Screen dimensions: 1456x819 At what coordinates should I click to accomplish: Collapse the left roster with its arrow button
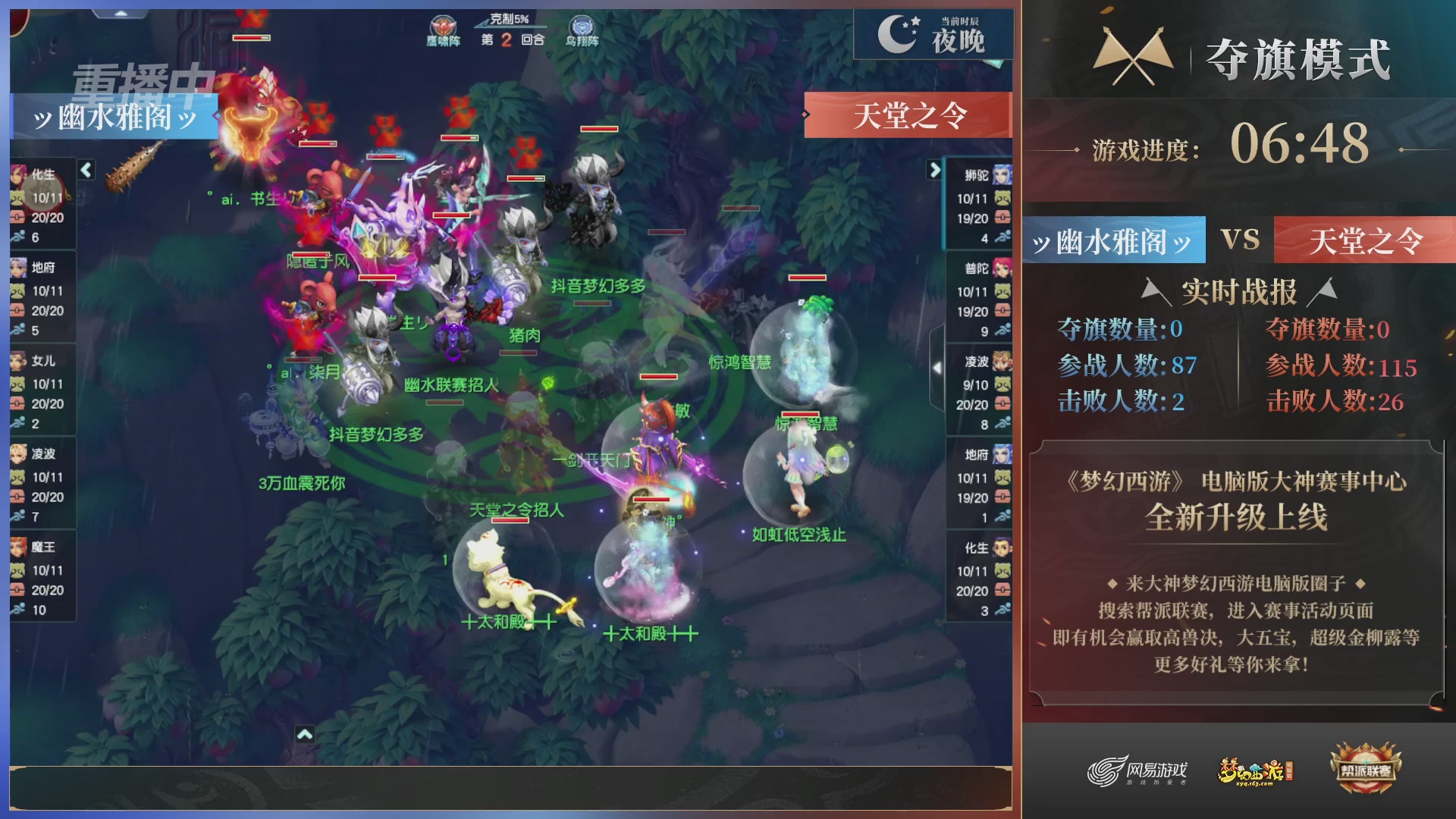(x=86, y=171)
